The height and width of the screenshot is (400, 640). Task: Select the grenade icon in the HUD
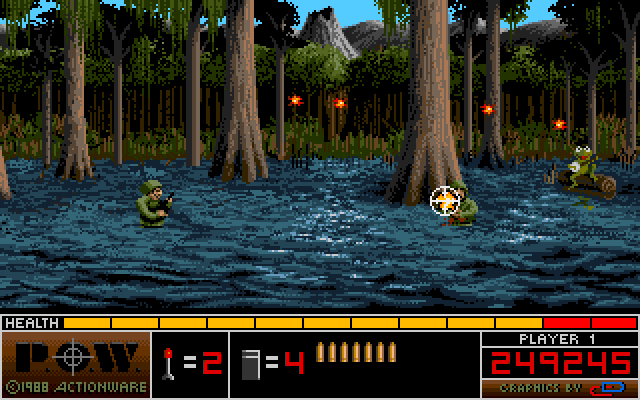(169, 362)
